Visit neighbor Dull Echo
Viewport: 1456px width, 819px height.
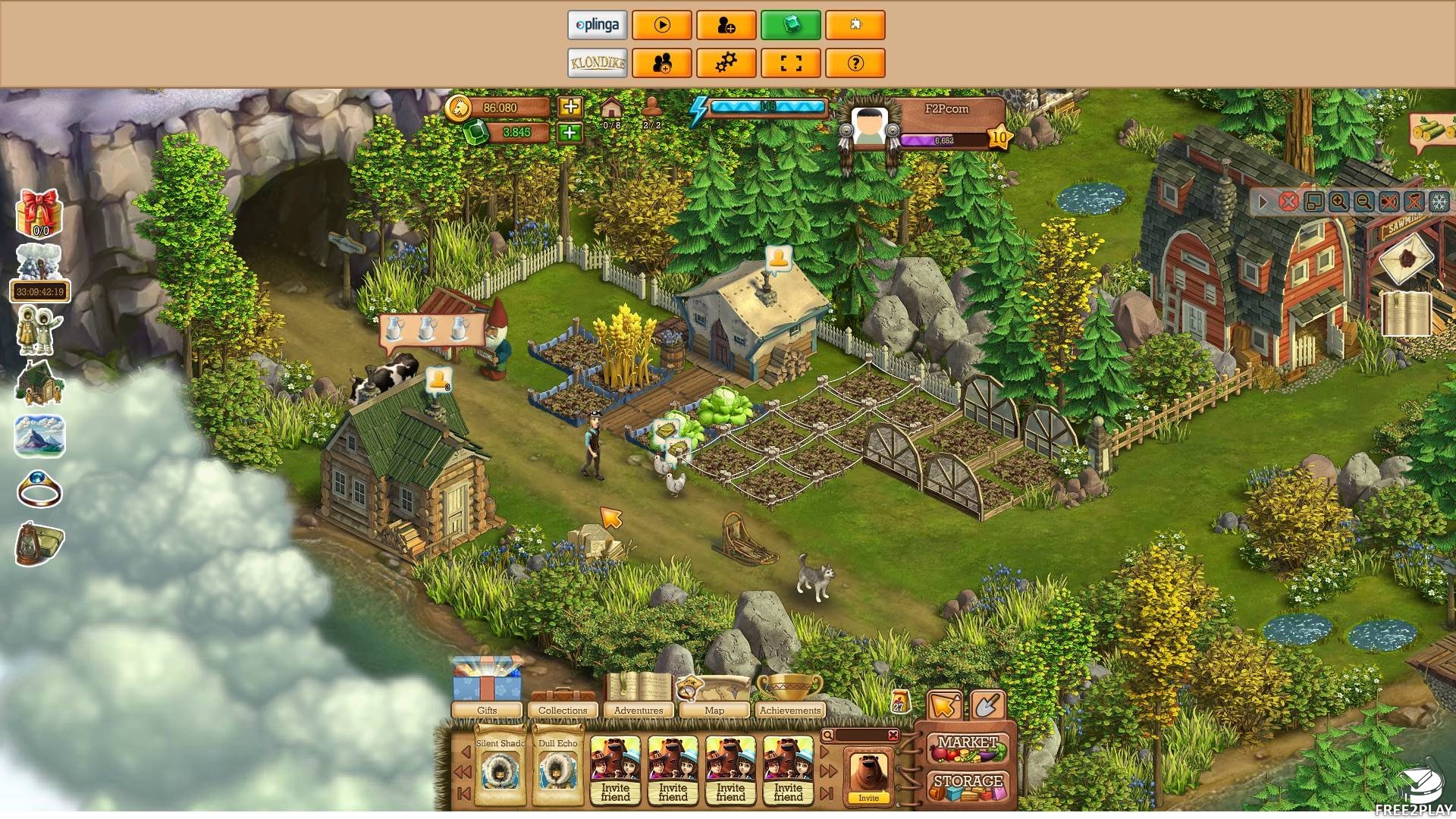(x=557, y=770)
